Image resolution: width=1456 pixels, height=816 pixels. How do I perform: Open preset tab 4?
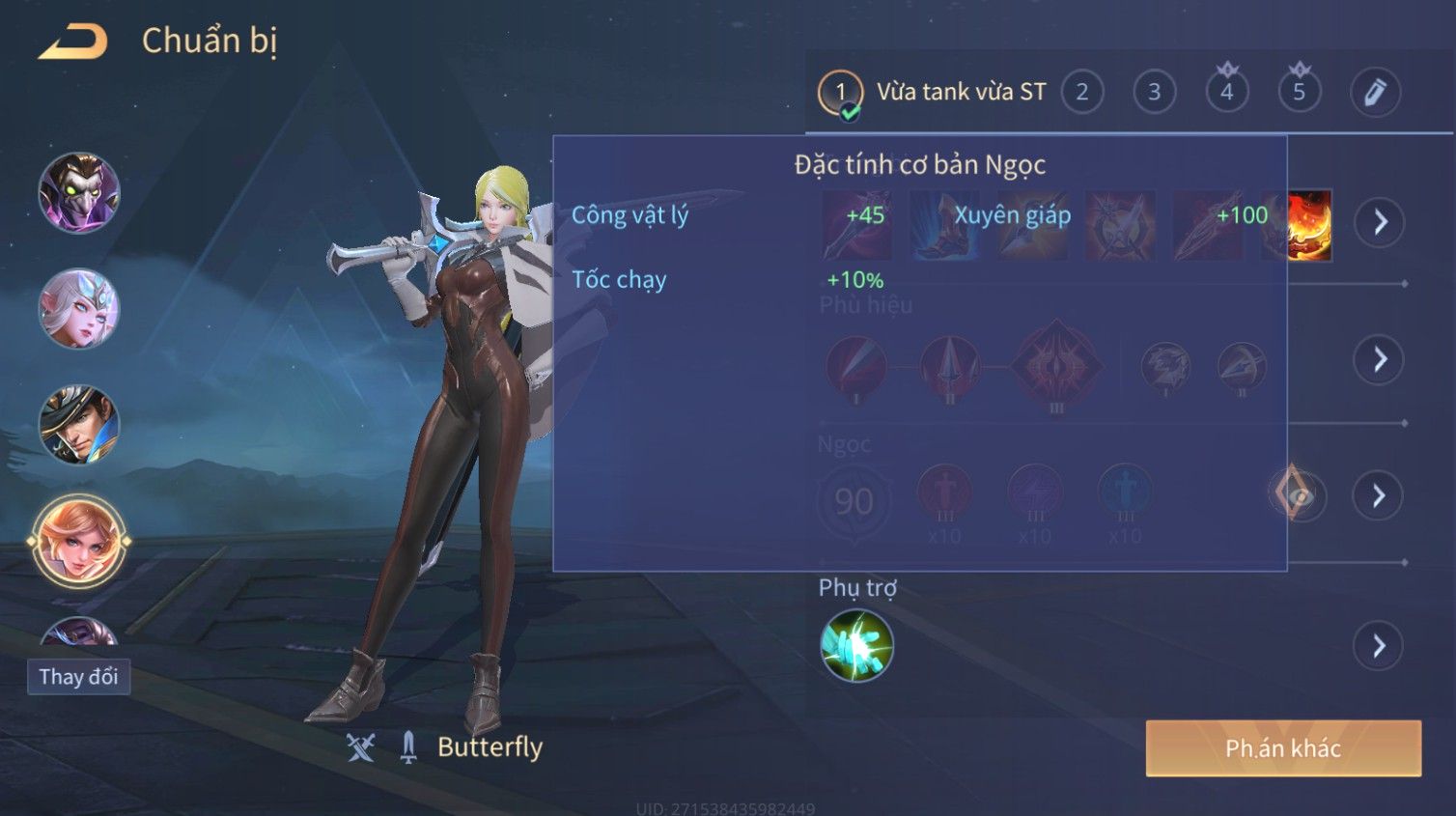pos(1226,93)
